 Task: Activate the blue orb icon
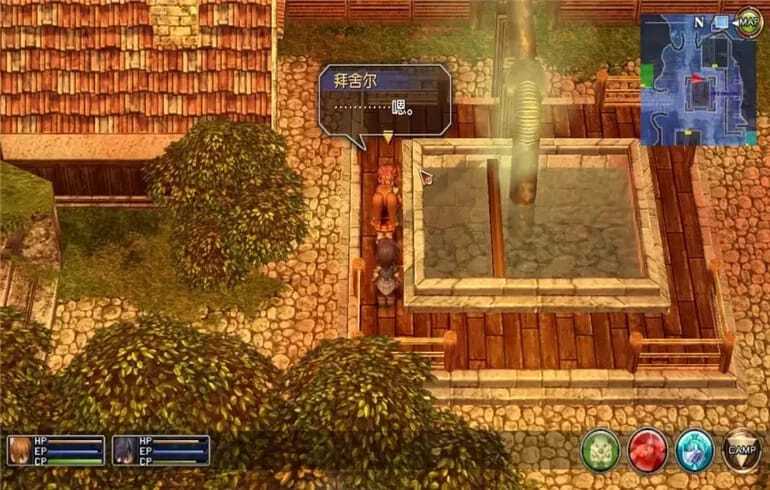pos(694,450)
